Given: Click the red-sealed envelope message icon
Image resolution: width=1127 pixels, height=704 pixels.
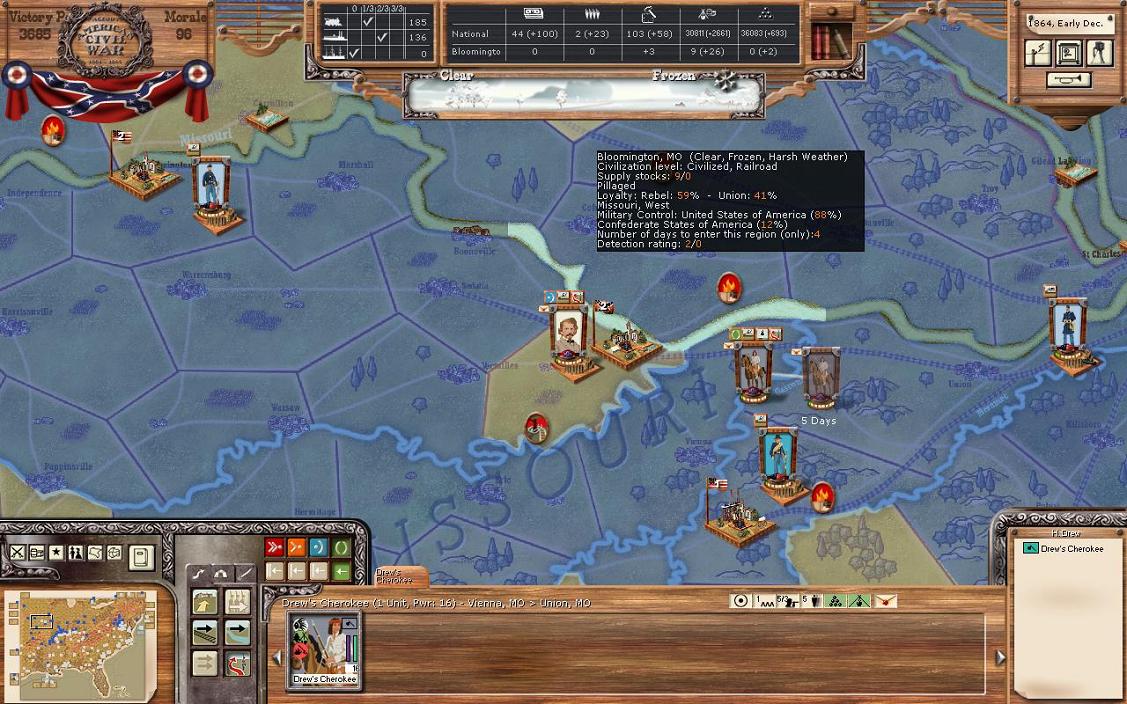Looking at the screenshot, I should (885, 601).
